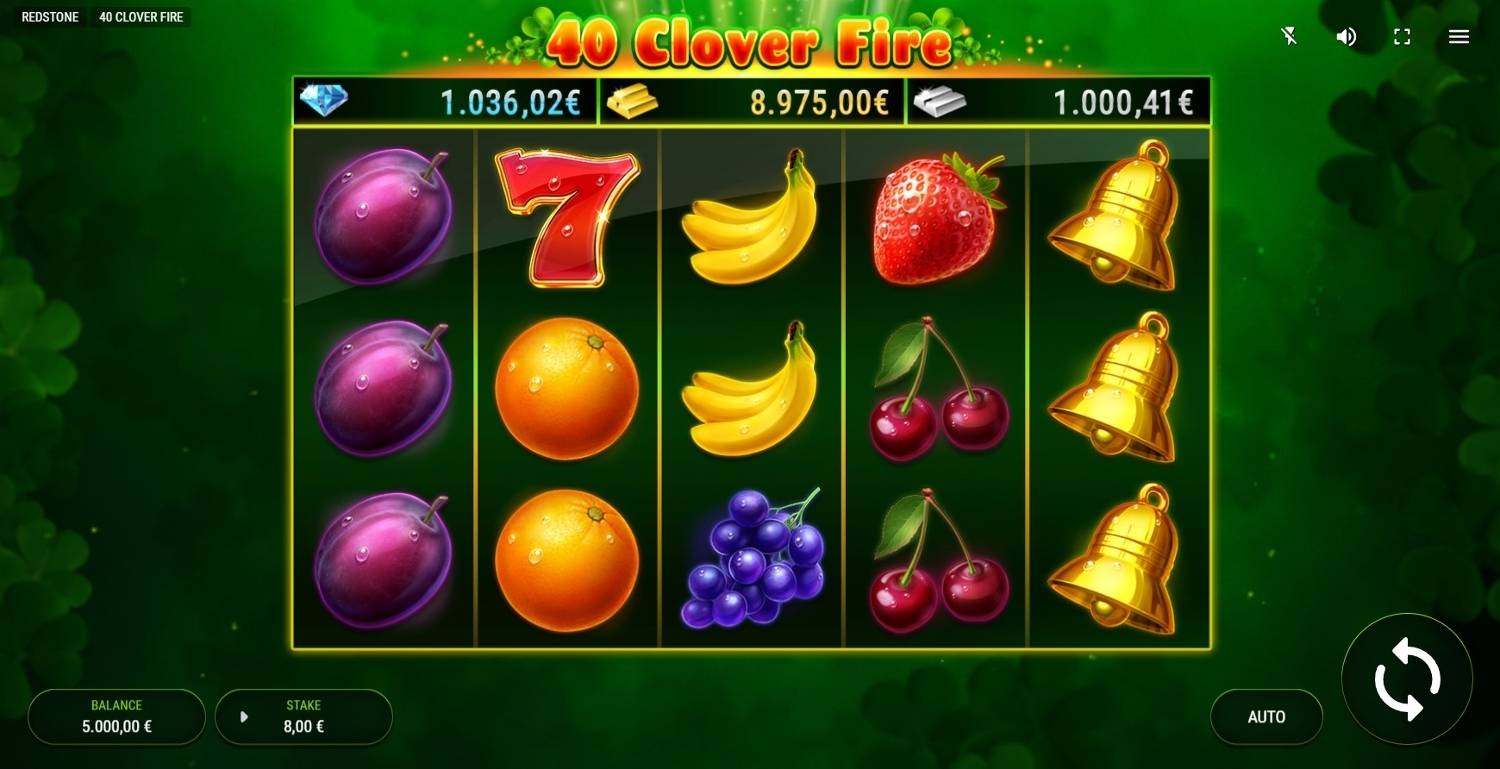Disable quick spin via the lightning icon
Screen dimensions: 1500x769
click(1289, 36)
